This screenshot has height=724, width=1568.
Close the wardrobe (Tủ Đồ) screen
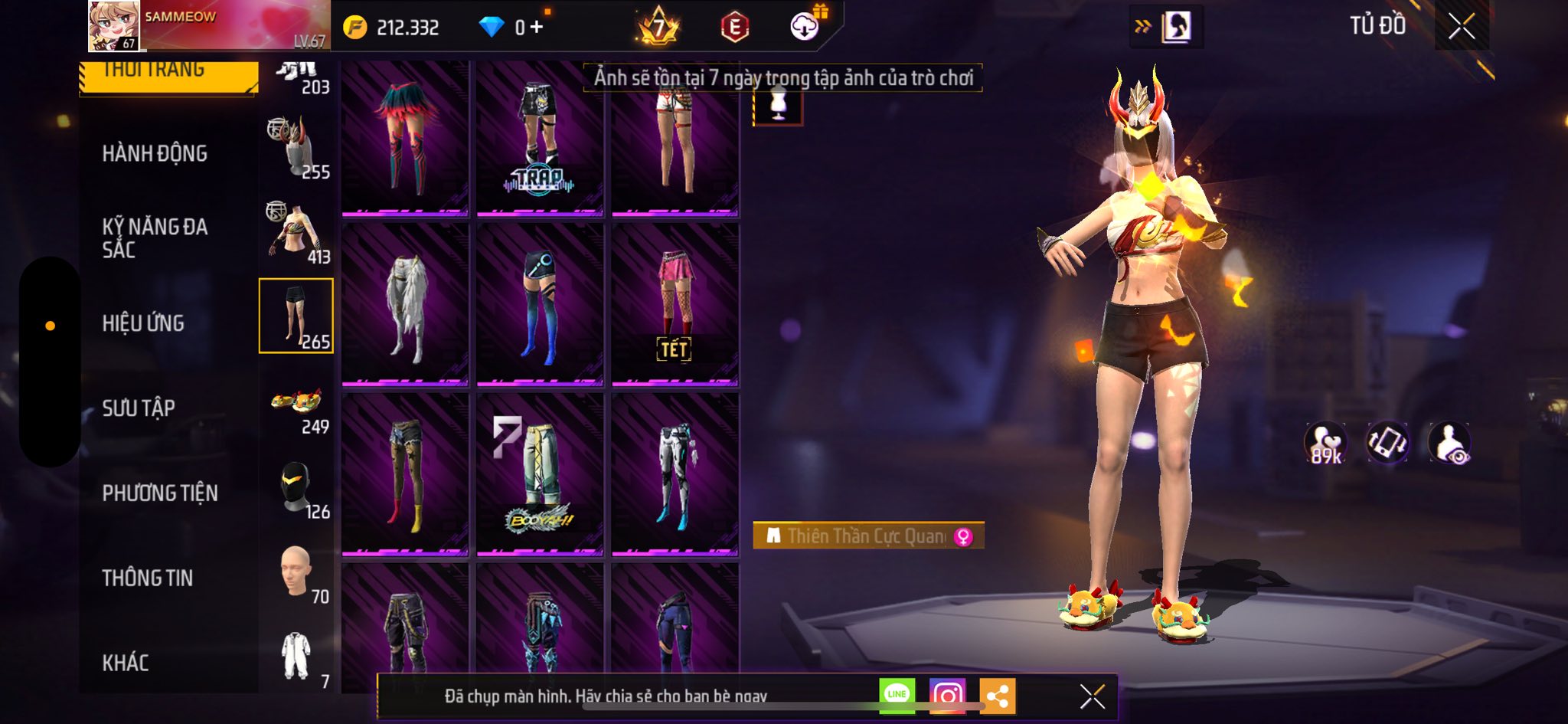(1461, 27)
